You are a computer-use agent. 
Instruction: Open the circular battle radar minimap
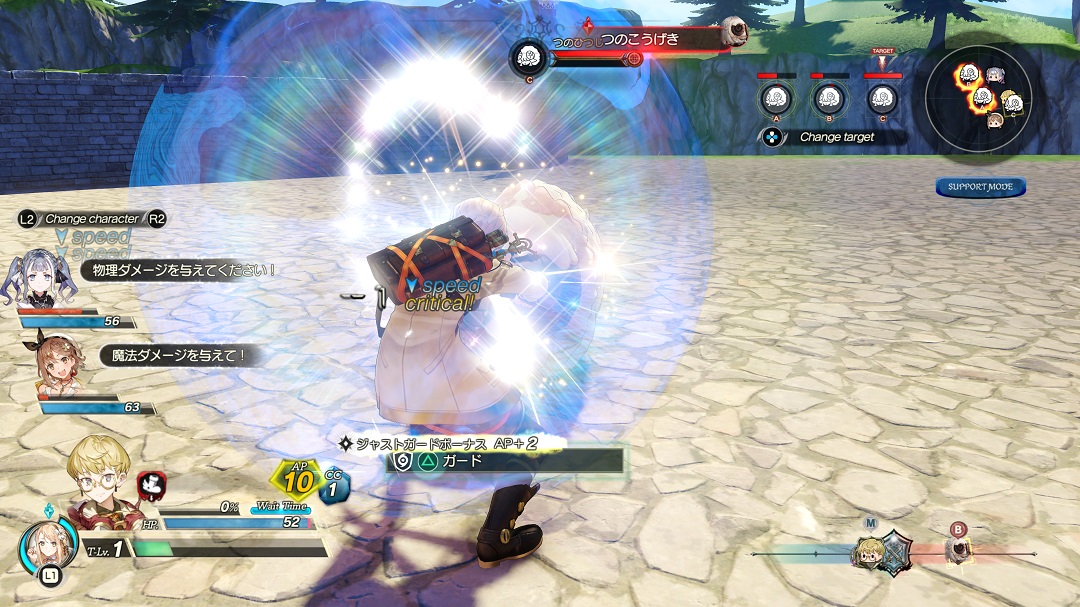[986, 97]
